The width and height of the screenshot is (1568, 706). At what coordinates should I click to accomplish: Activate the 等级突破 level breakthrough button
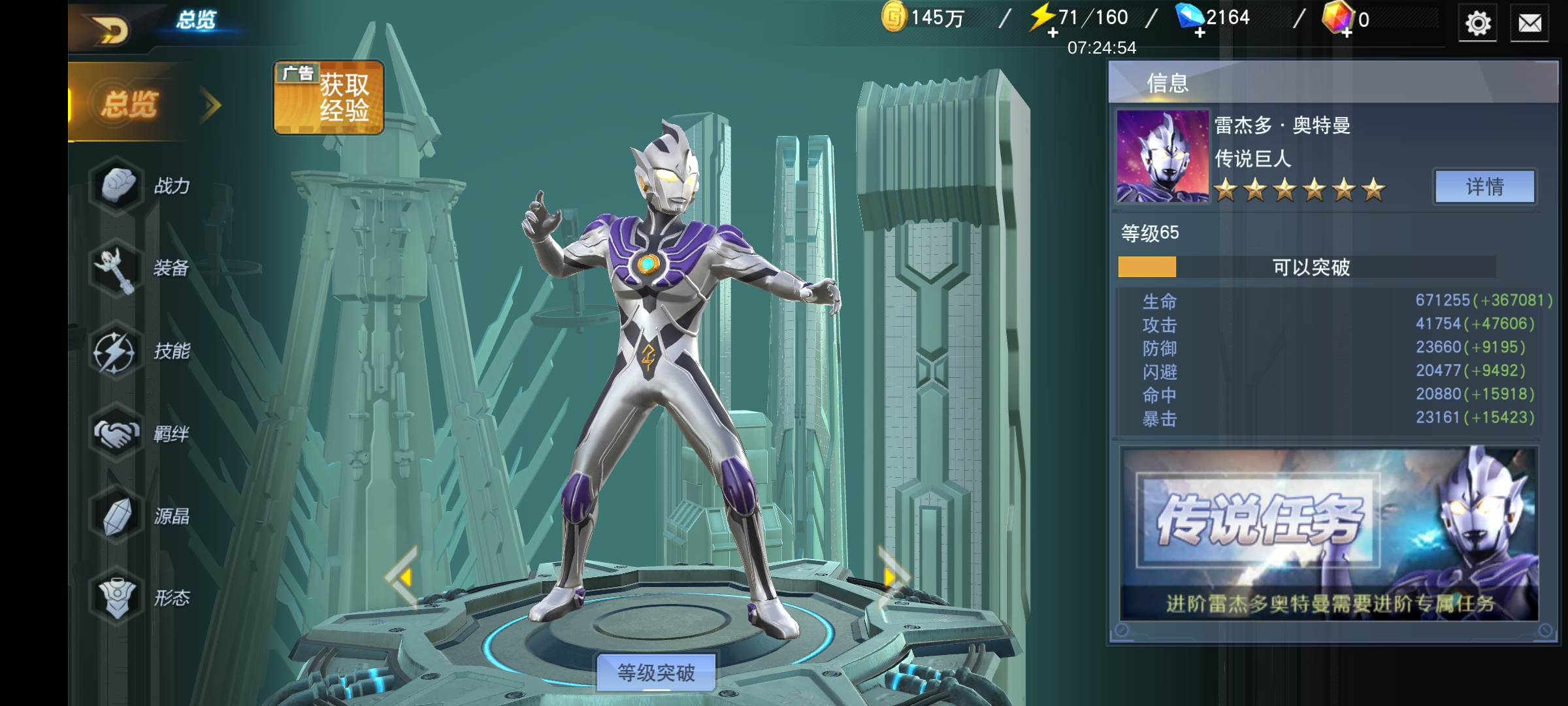(x=656, y=672)
